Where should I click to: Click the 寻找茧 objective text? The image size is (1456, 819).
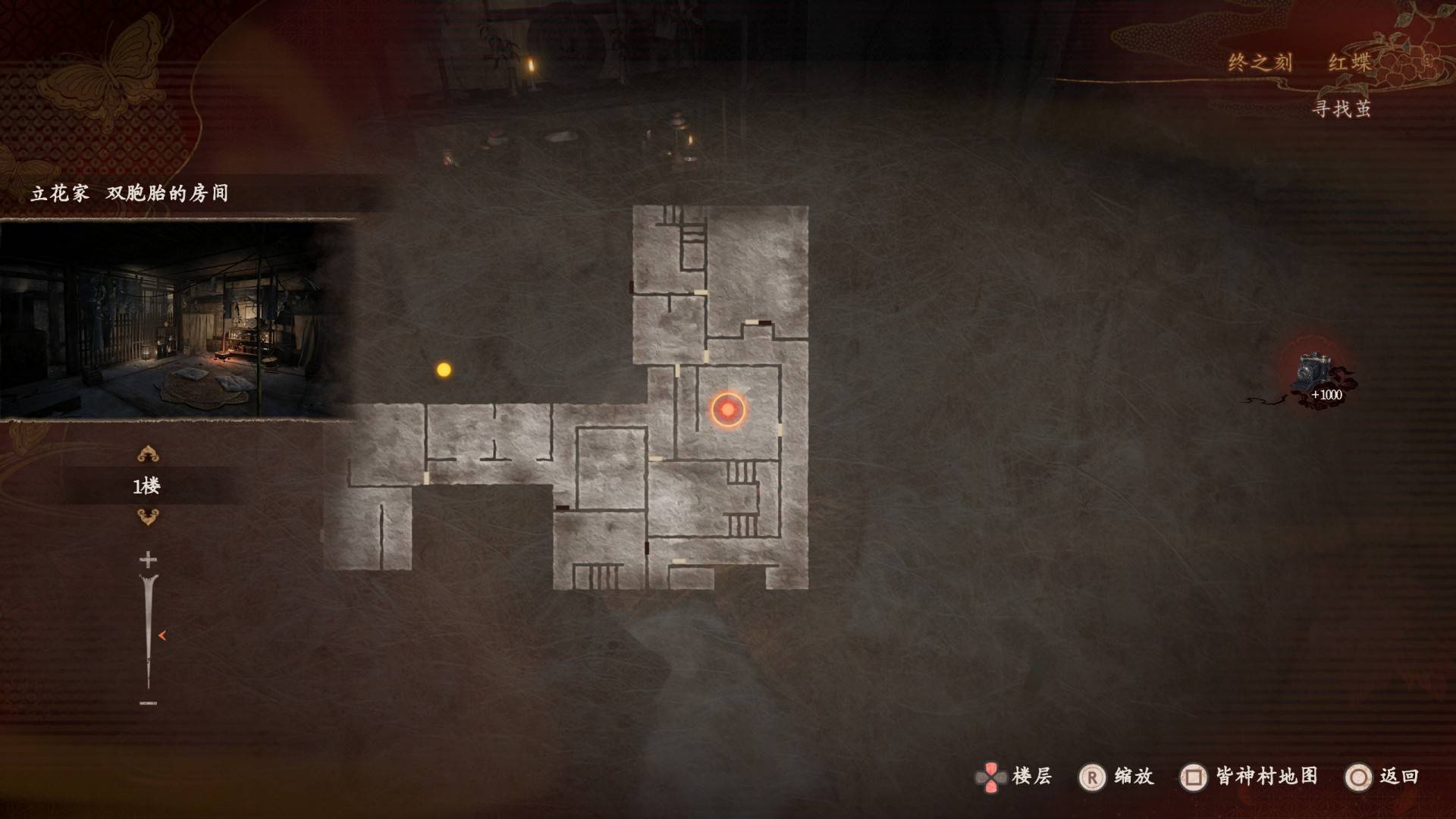1341,109
